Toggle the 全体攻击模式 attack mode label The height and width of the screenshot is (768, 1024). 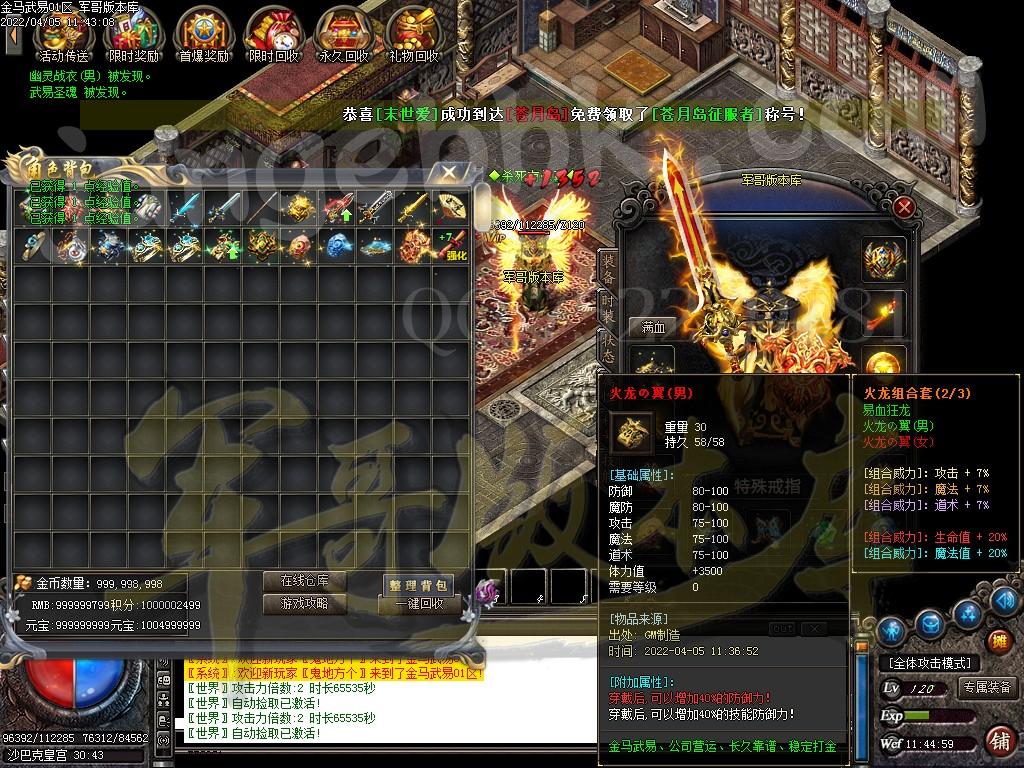[x=929, y=663]
